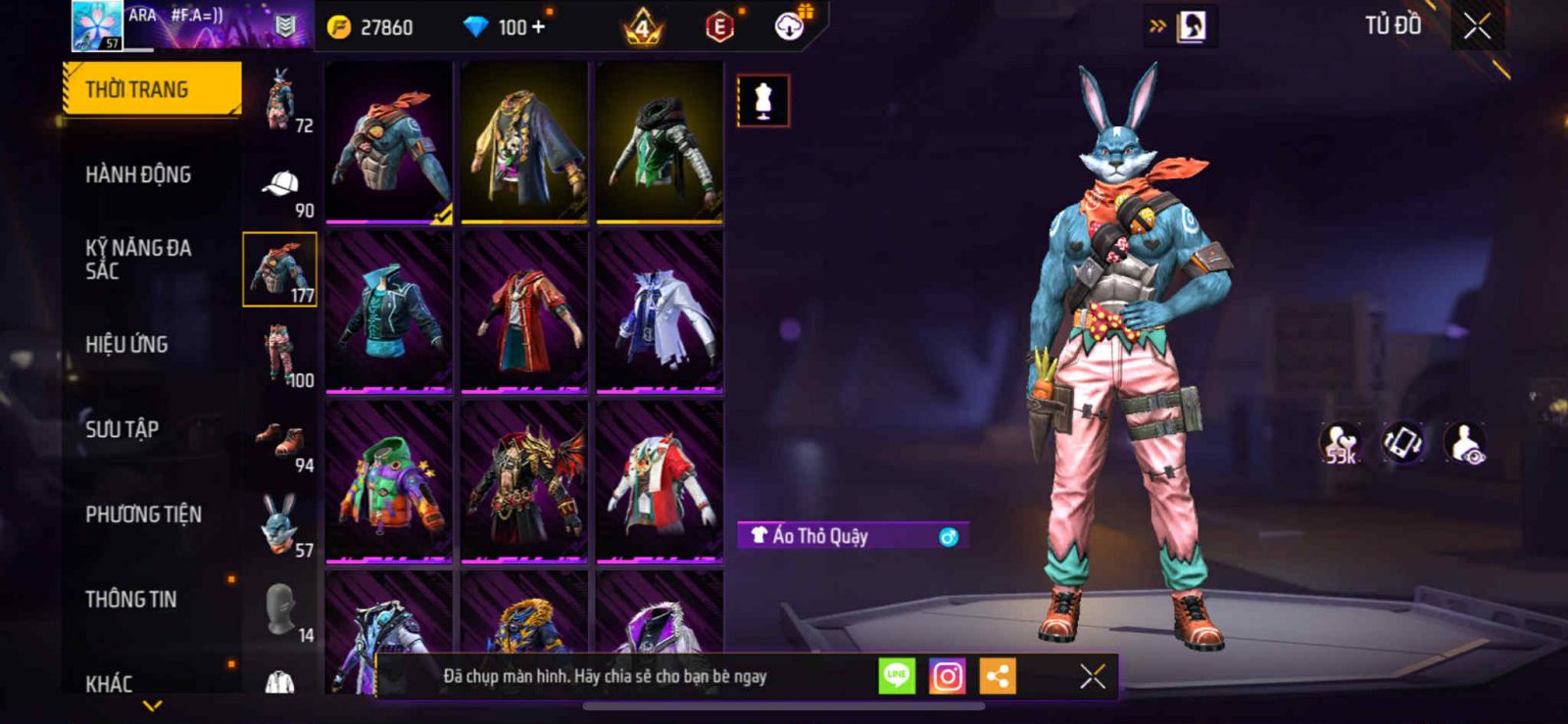Open the Thông Tin tab

131,599
